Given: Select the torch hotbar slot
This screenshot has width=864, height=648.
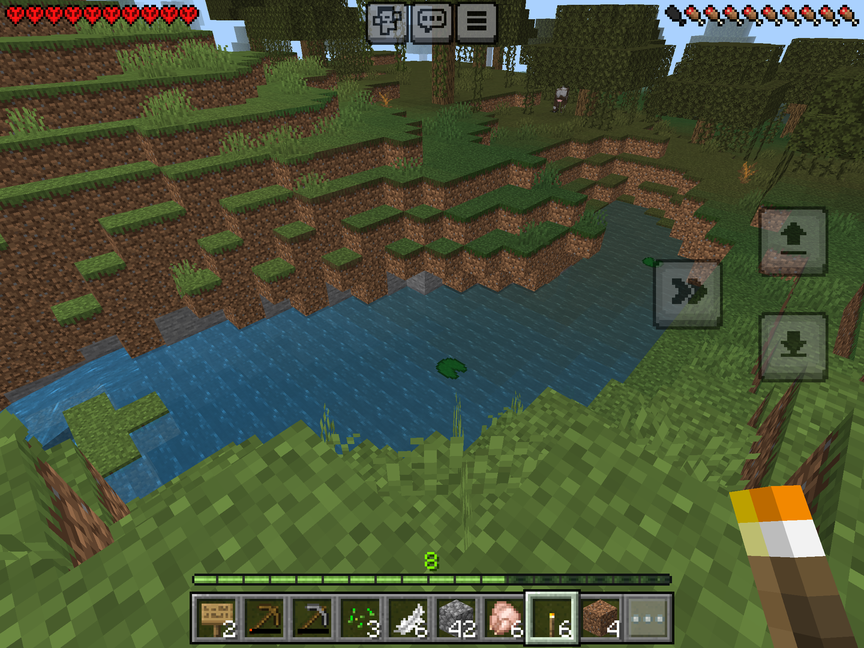Looking at the screenshot, I should [552, 618].
